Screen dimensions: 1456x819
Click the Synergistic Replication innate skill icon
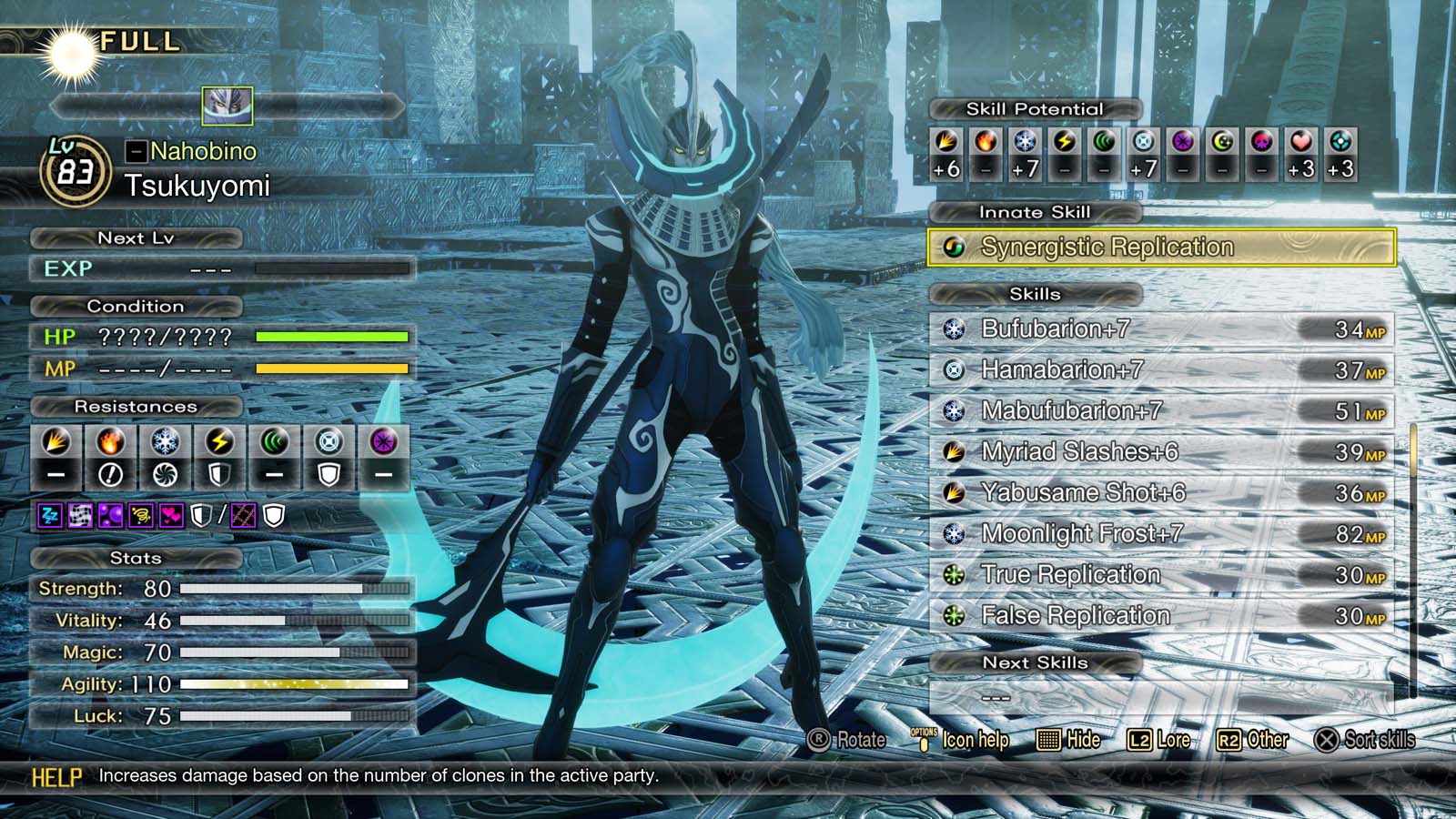point(955,247)
